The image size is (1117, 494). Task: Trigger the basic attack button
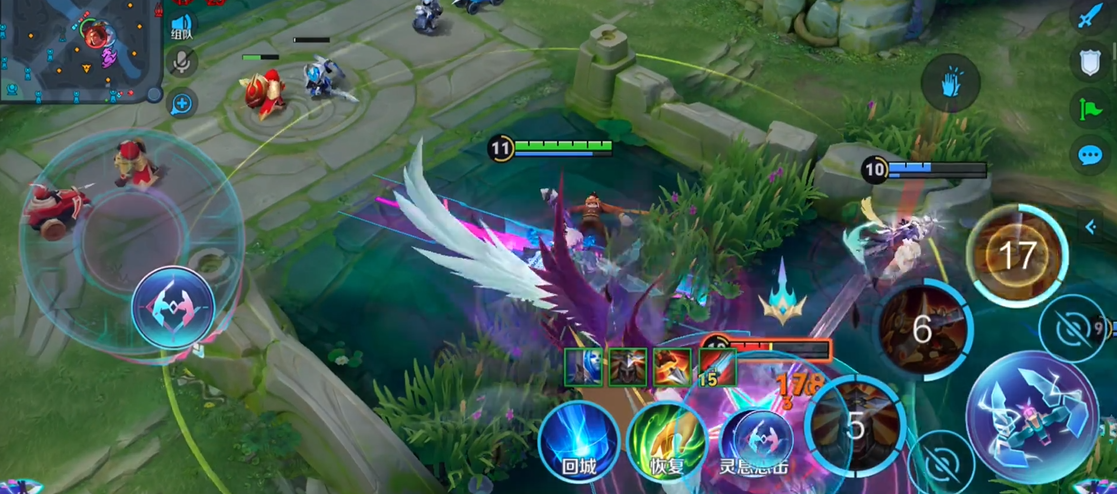coord(1031,418)
